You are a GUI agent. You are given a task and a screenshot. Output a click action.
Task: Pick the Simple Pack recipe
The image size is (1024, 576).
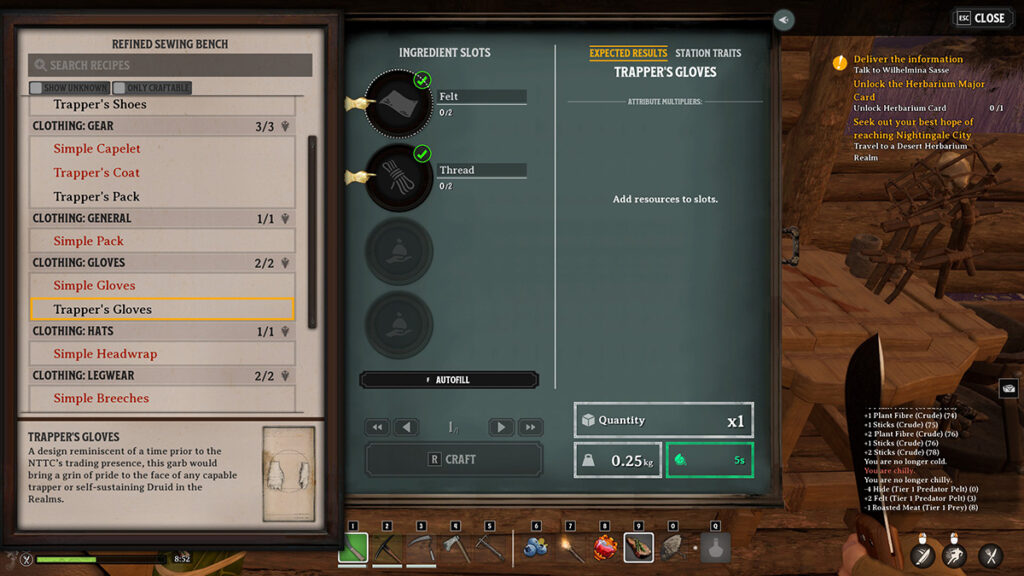89,241
